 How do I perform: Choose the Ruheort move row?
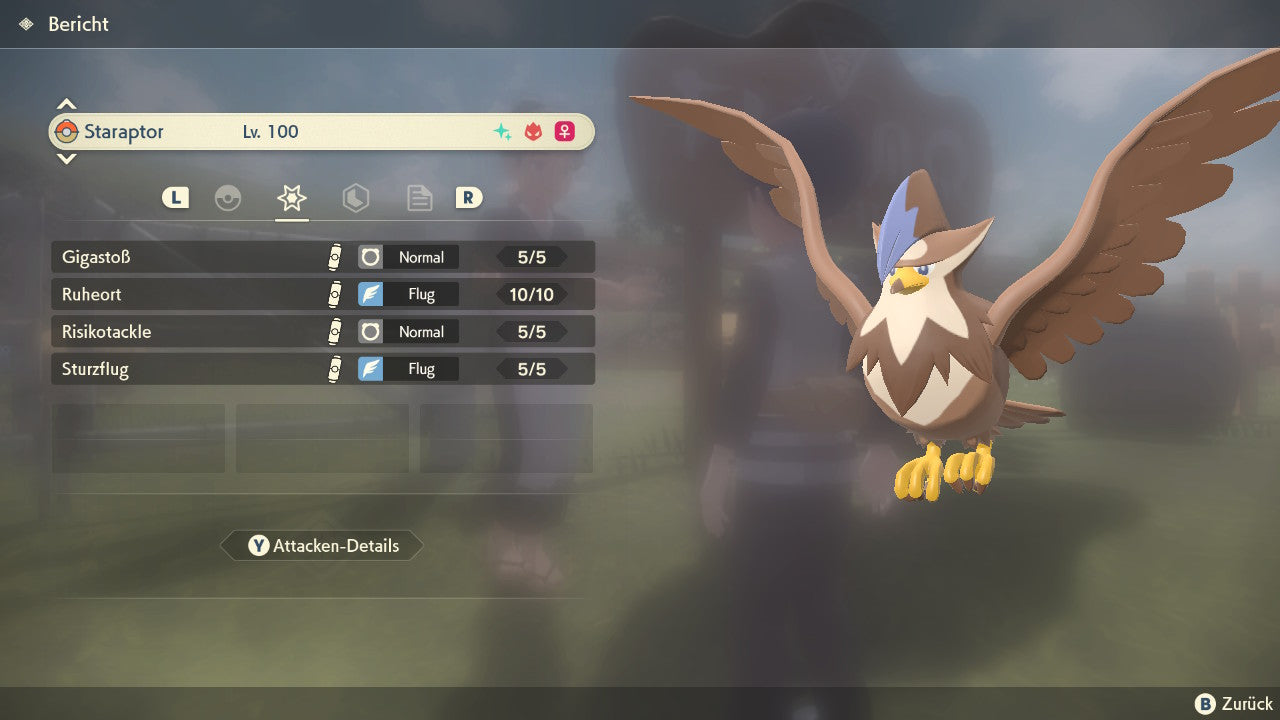322,294
